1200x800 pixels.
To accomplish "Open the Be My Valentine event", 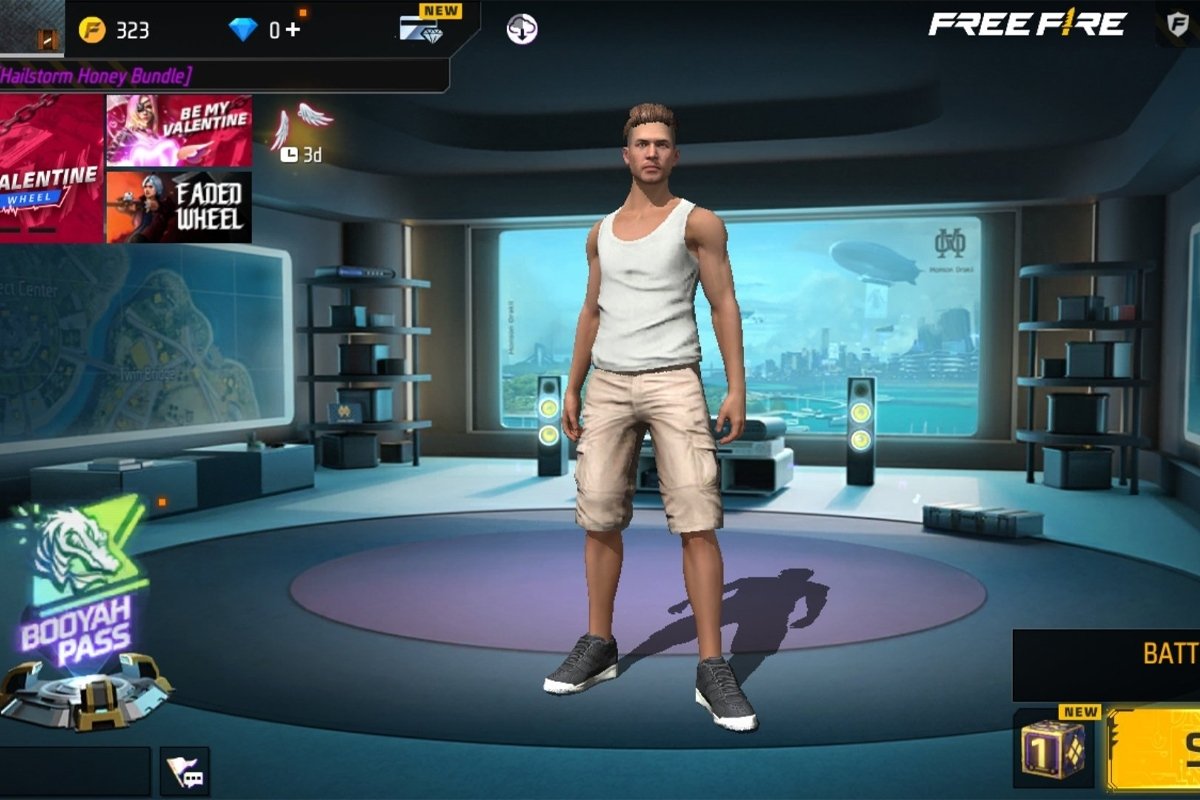I will pyautogui.click(x=179, y=130).
